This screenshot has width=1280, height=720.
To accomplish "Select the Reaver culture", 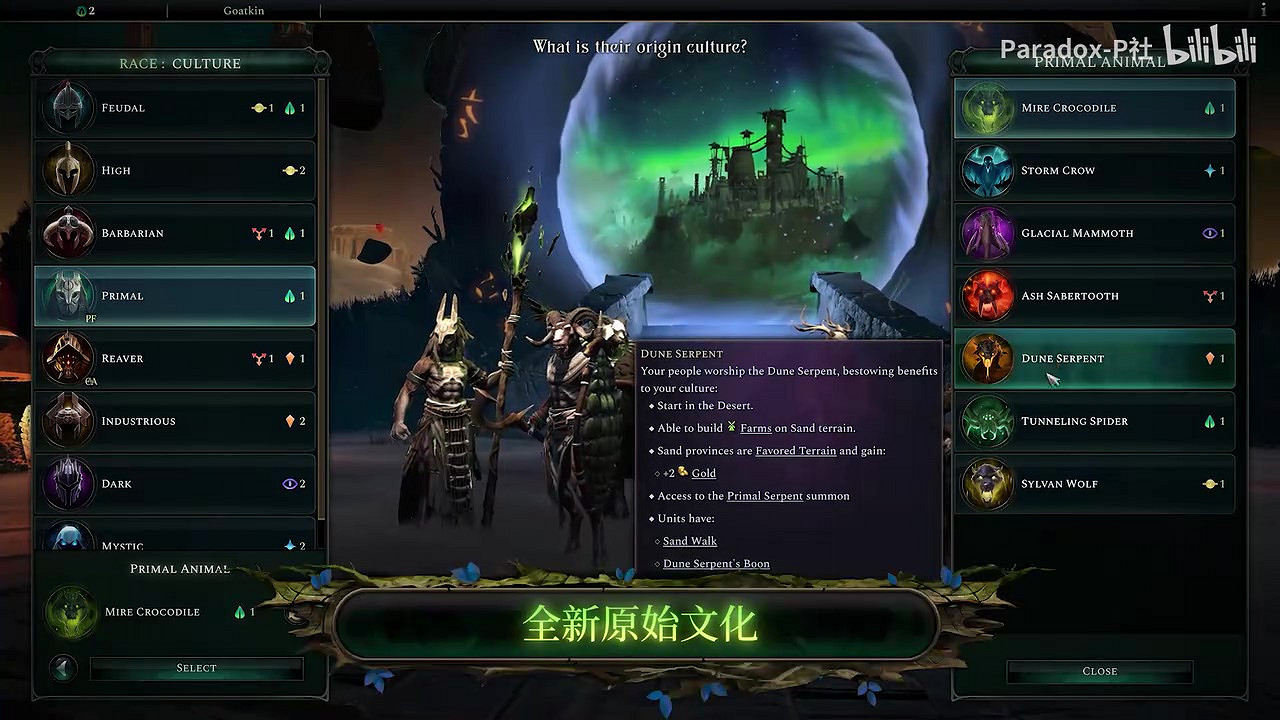I will [x=67, y=358].
